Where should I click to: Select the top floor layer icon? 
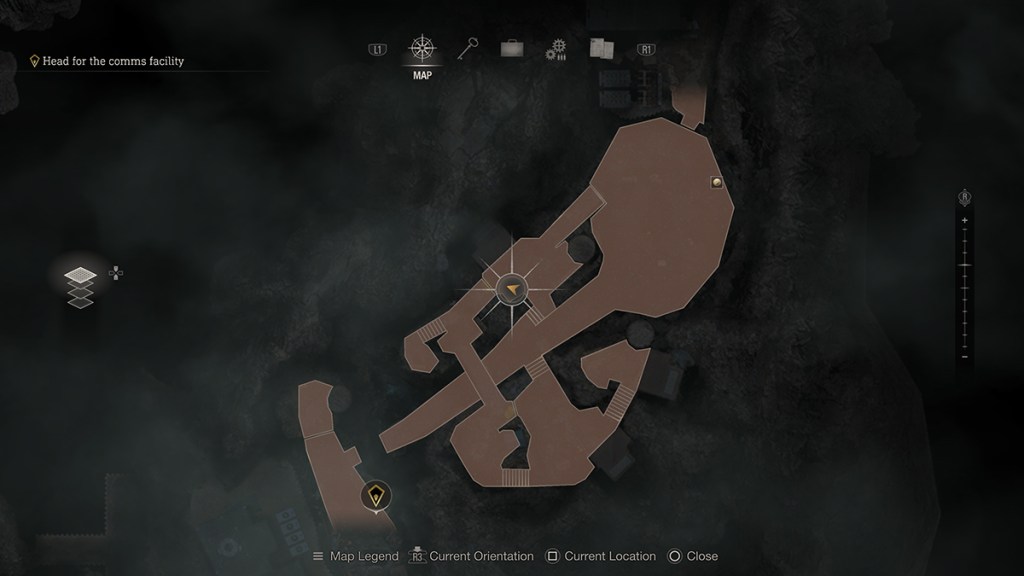pyautogui.click(x=80, y=275)
